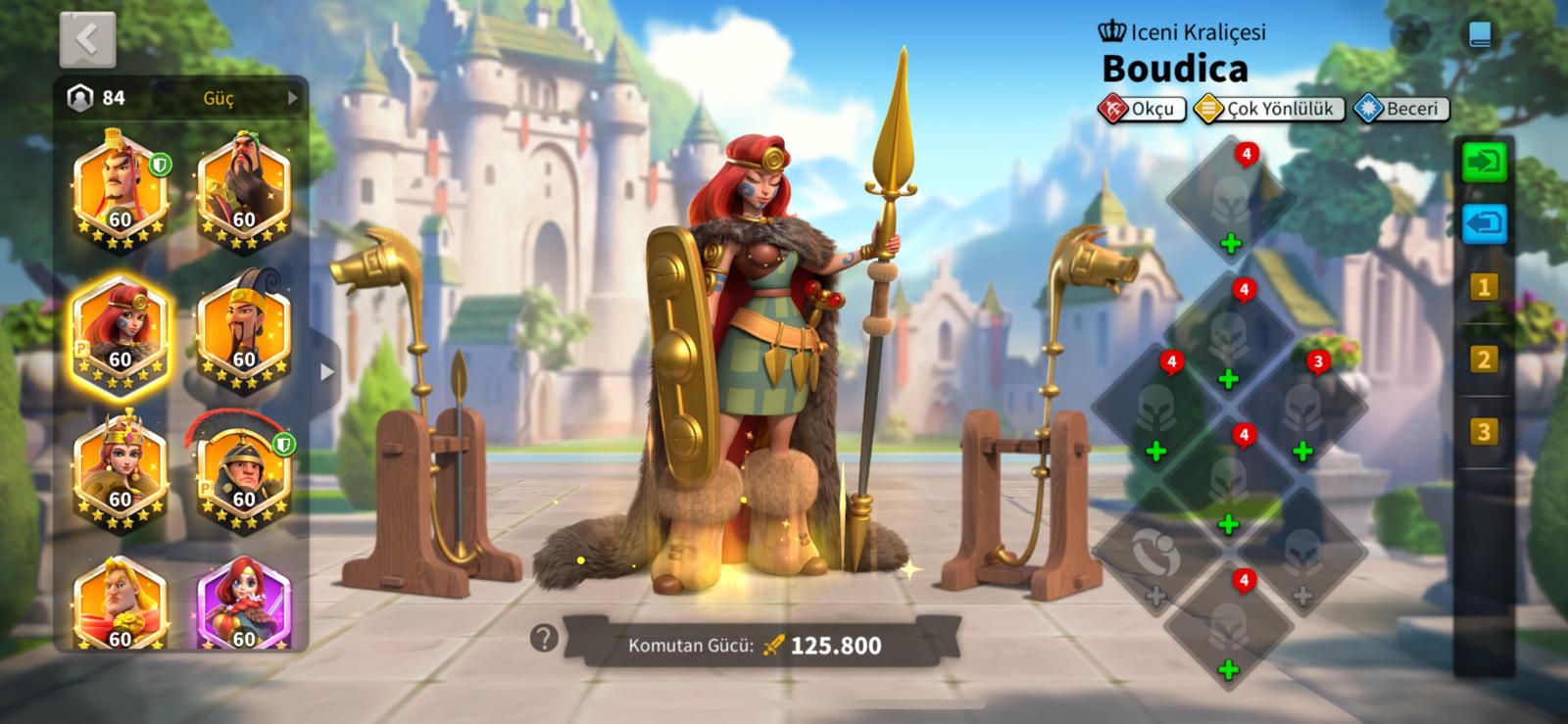Mark commander with the star button
This screenshot has width=1568, height=724.
pyautogui.click(x=1411, y=36)
